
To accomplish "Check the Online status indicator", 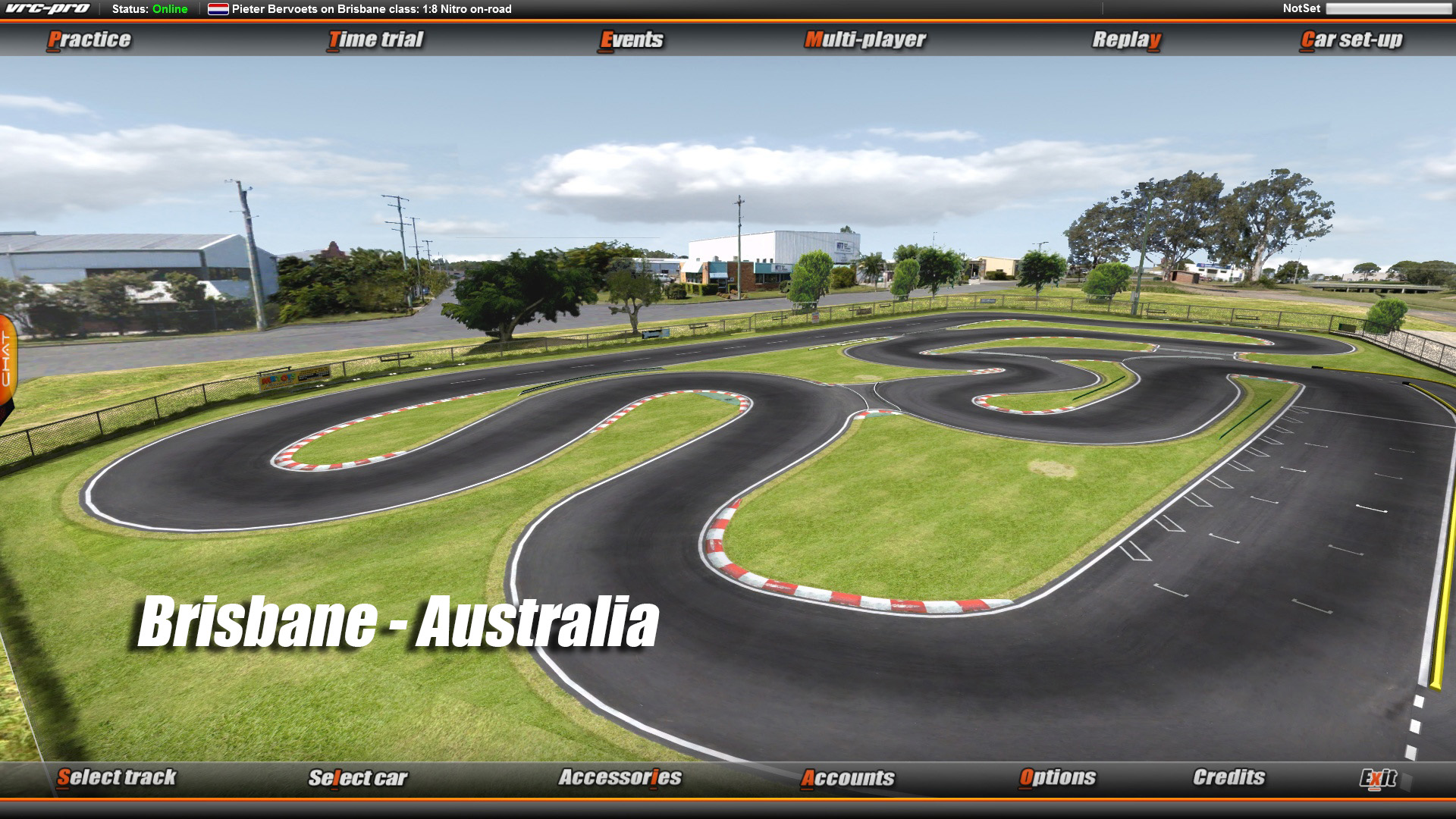I will (x=168, y=10).
